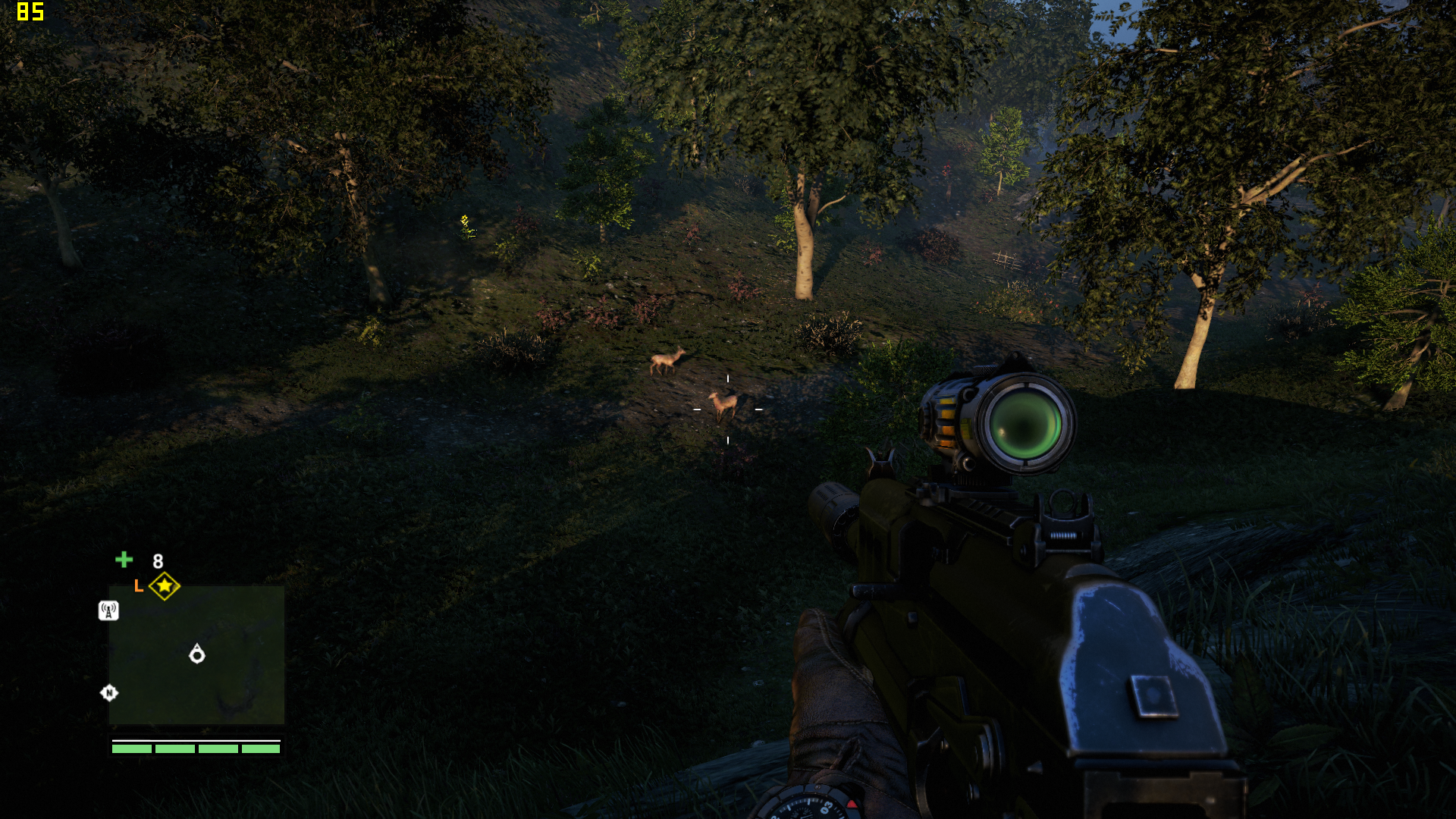Select the green healing syringe icon
Image resolution: width=1456 pixels, height=819 pixels.
pyautogui.click(x=124, y=560)
